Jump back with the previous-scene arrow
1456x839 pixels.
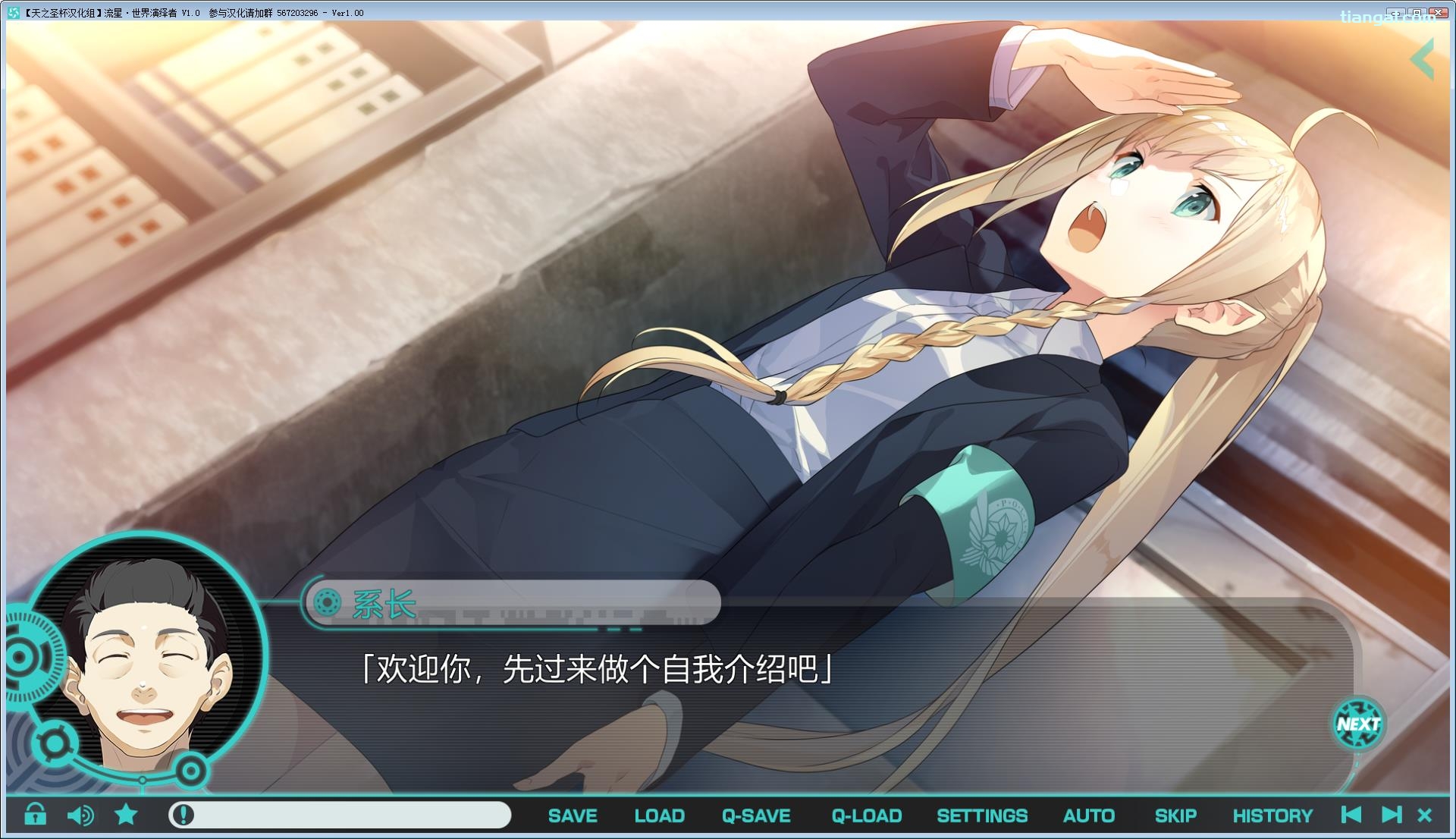[1351, 815]
